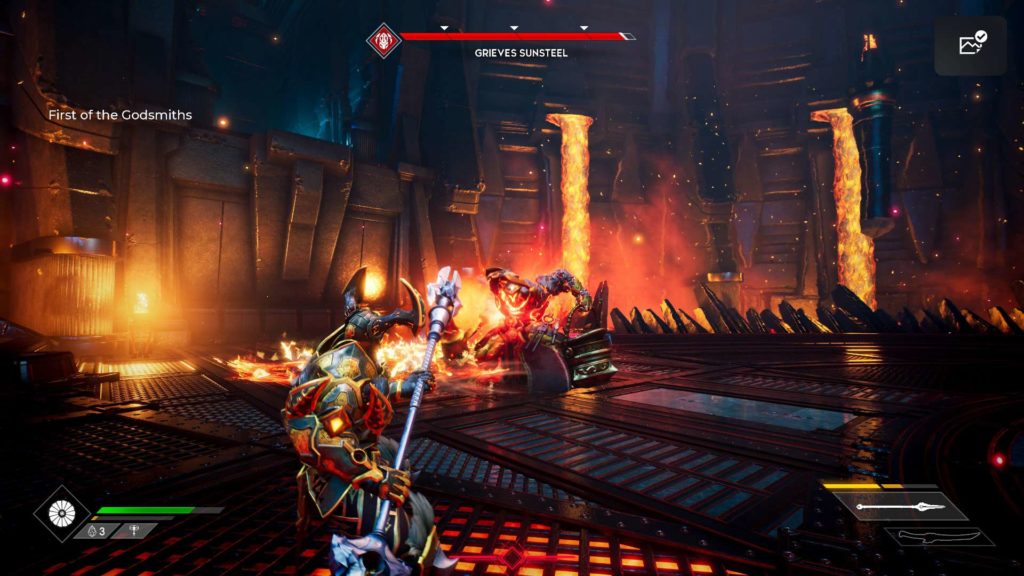
Task: Select the equipped polearm weapon slot
Action: coord(905,507)
